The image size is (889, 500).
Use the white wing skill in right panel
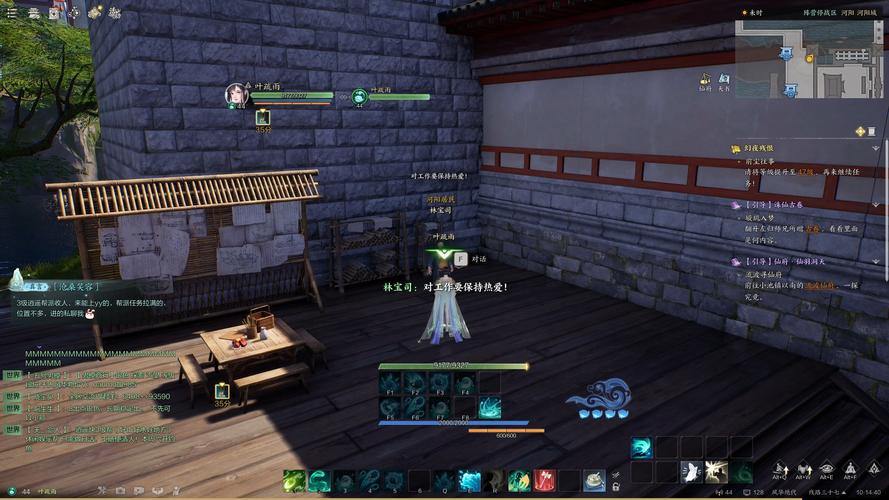(x=691, y=472)
